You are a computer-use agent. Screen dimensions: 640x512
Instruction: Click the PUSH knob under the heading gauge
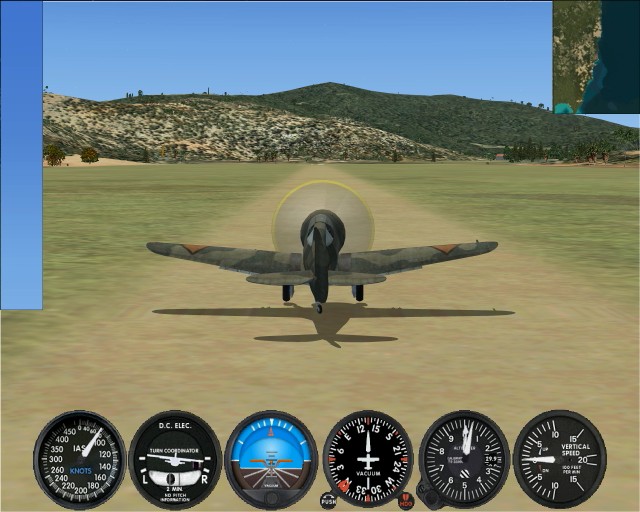(328, 499)
